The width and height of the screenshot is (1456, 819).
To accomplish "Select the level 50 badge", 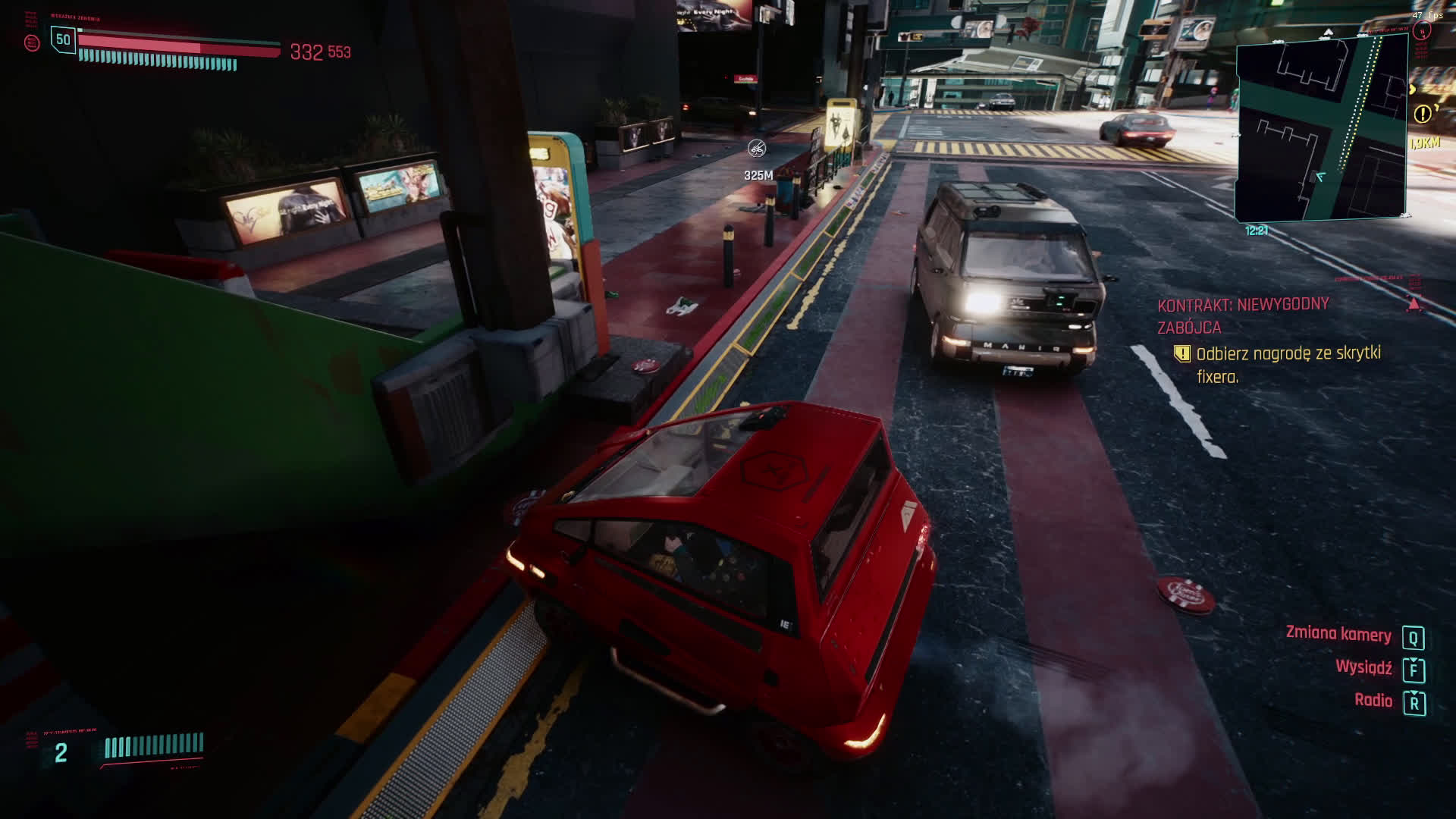I will (x=63, y=39).
